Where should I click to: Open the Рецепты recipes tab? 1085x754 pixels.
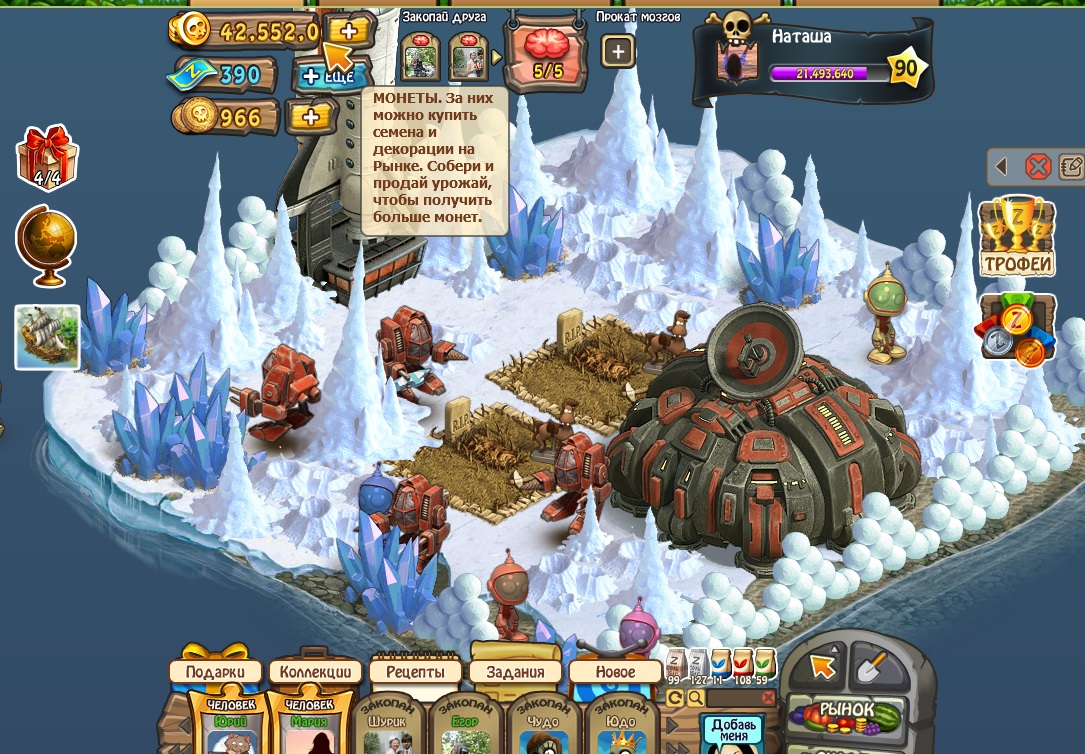(415, 672)
